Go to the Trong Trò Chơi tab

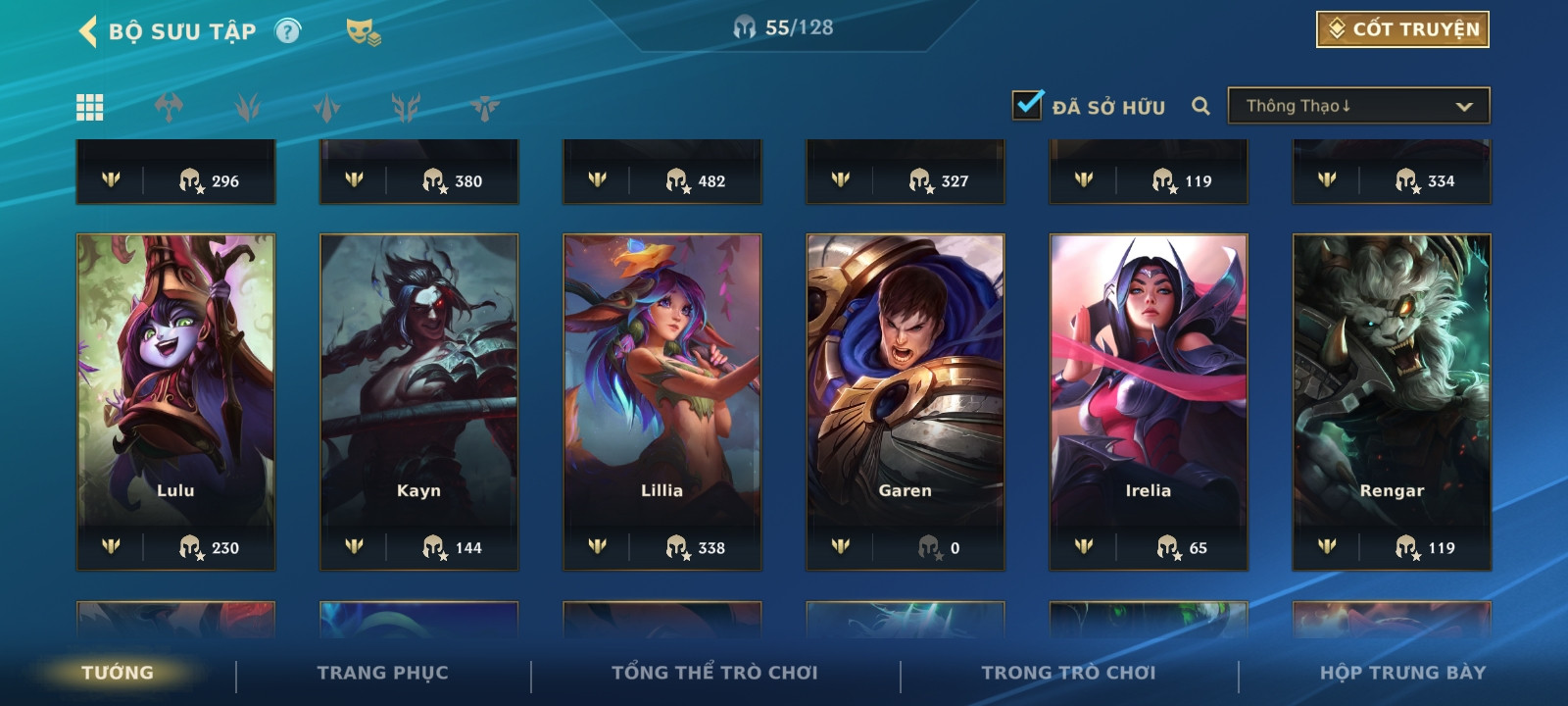coord(1068,673)
